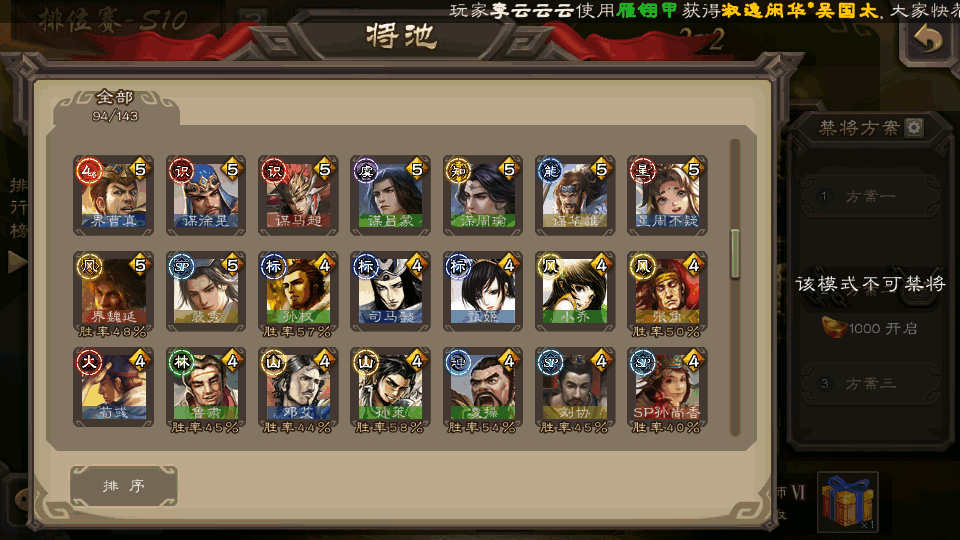Select the 谋吕蒙 general card
Viewport: 960px width, 540px height.
(390, 194)
